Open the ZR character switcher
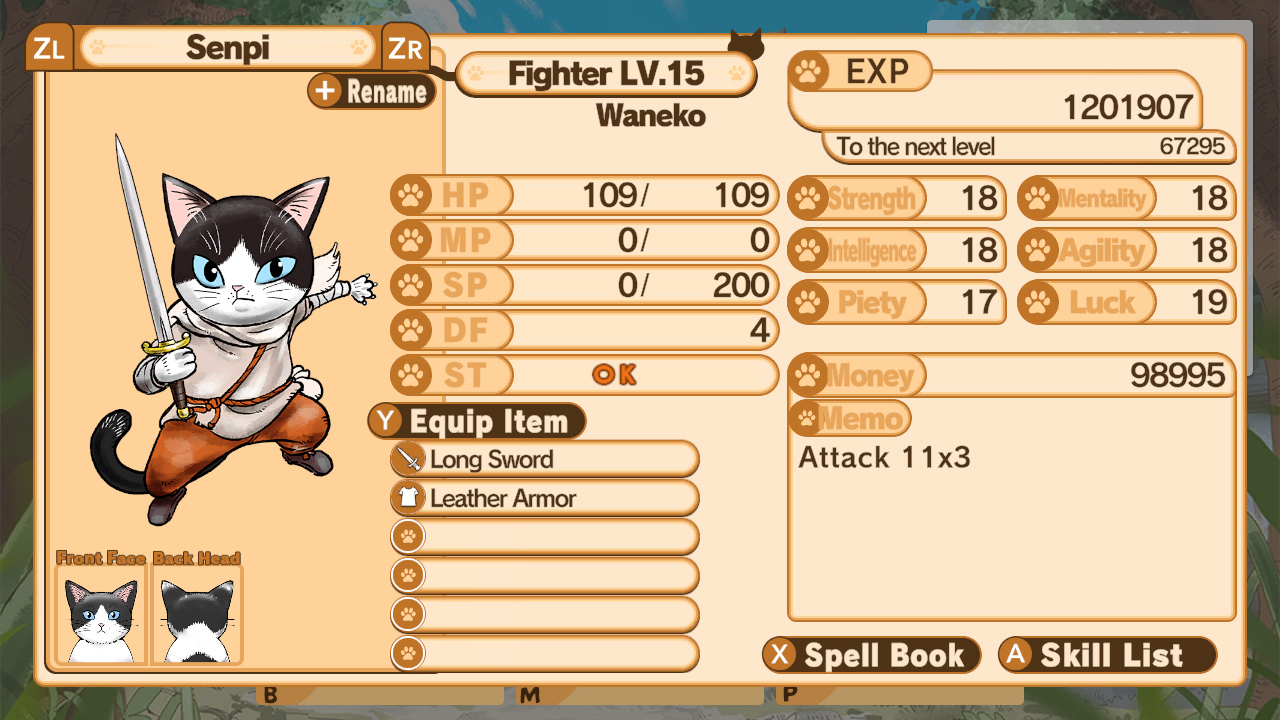Screen dimensions: 1280x720 tap(406, 45)
